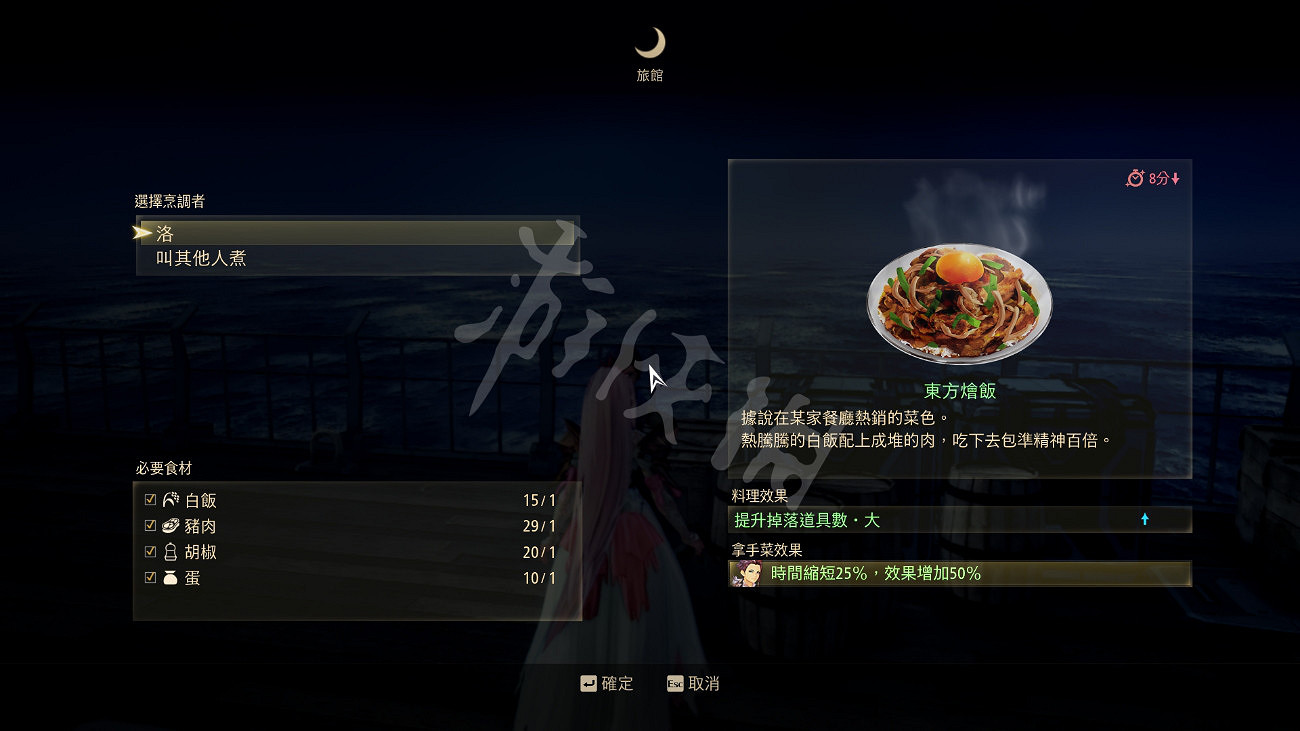Click the crescent moon icon above 旅館
This screenshot has height=731, width=1300.
pyautogui.click(x=651, y=42)
